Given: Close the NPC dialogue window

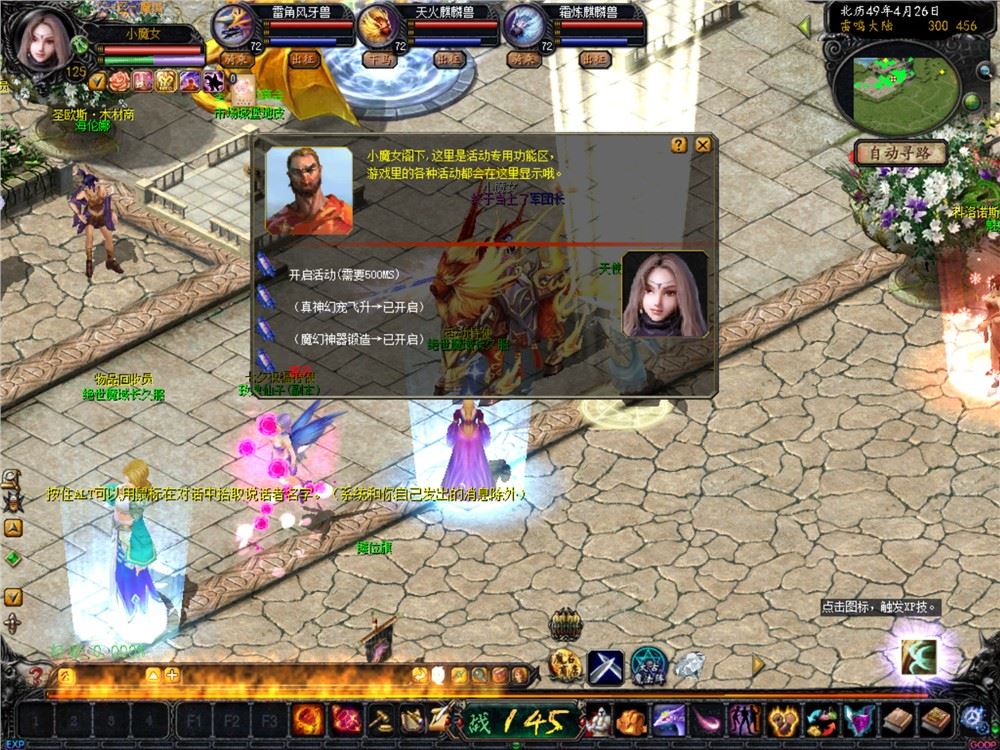Looking at the screenshot, I should [703, 145].
